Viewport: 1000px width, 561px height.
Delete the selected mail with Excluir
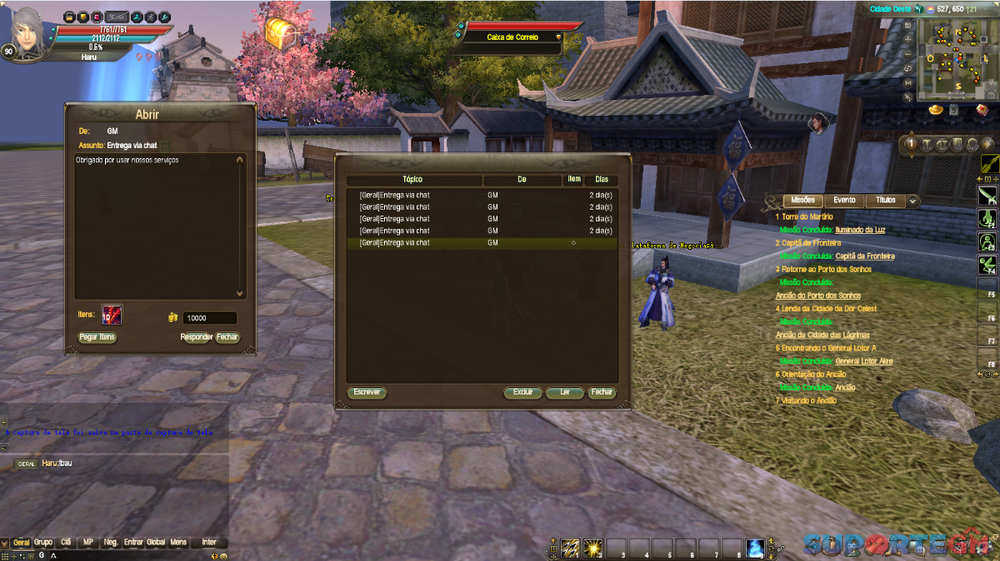pyautogui.click(x=523, y=392)
